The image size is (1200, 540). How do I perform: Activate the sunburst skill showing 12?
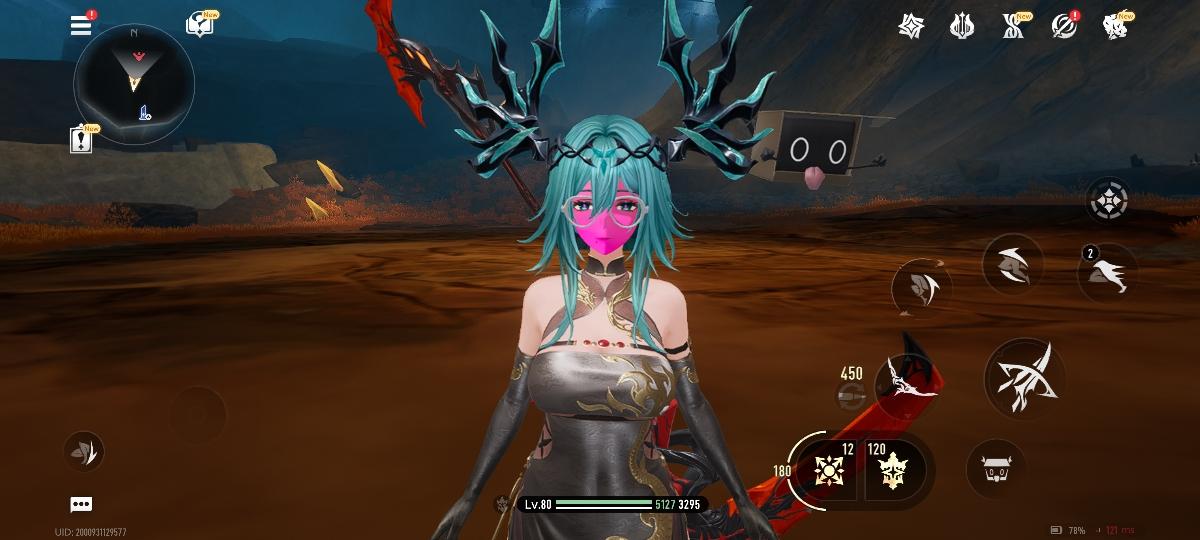point(830,468)
